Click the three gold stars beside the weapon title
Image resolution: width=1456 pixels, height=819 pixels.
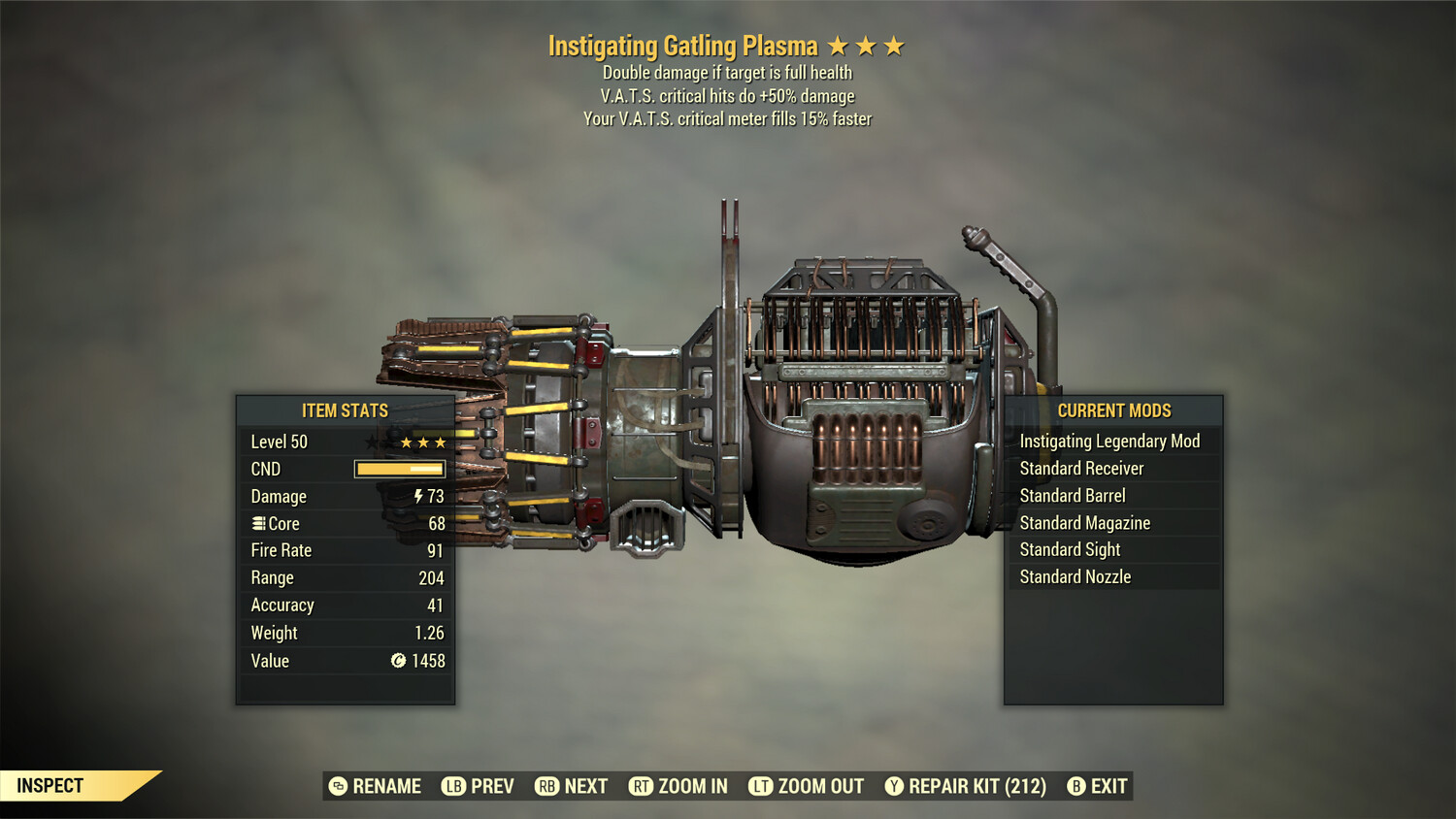point(868,45)
